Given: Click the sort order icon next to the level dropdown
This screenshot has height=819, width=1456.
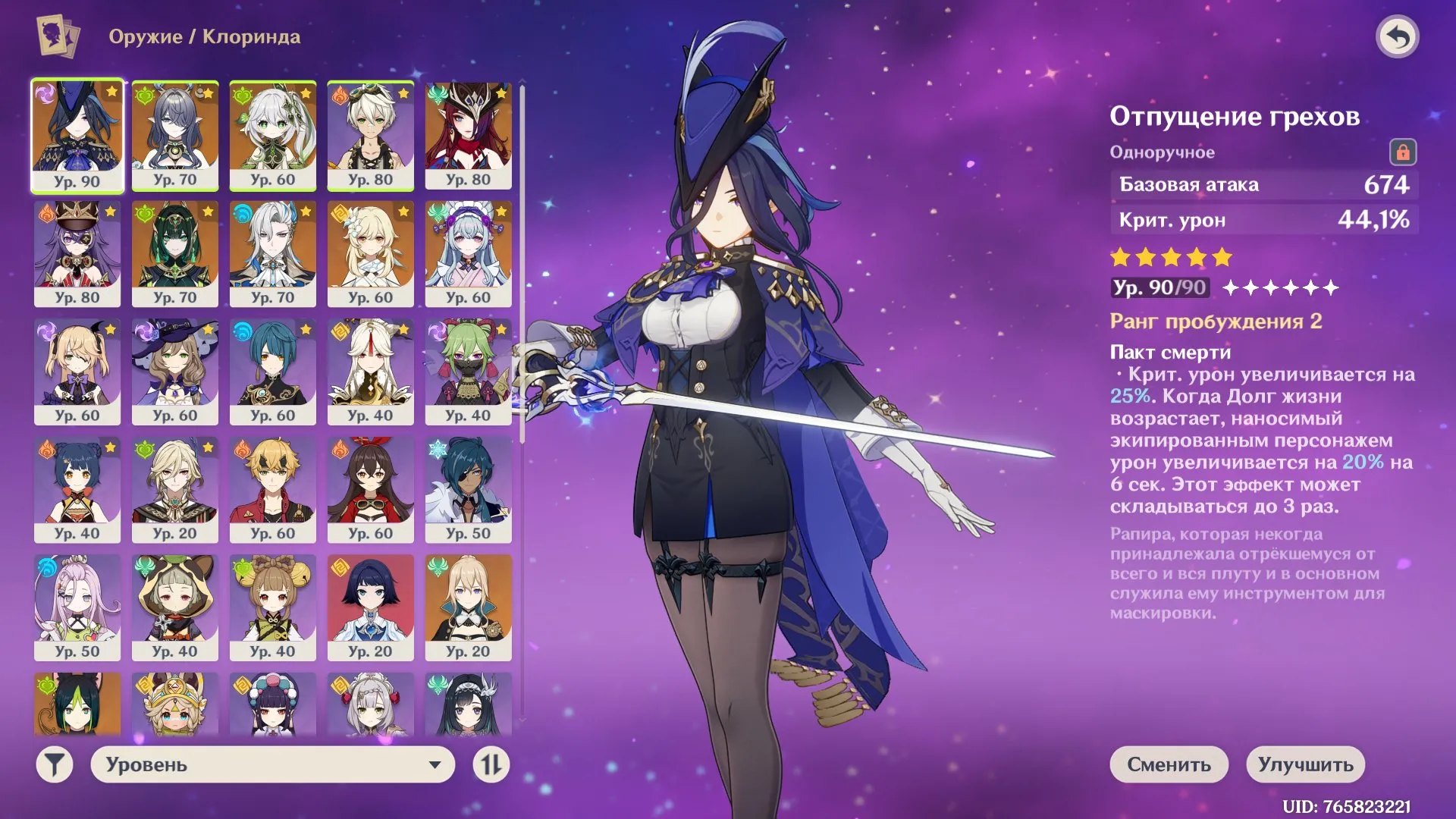Looking at the screenshot, I should pyautogui.click(x=491, y=765).
